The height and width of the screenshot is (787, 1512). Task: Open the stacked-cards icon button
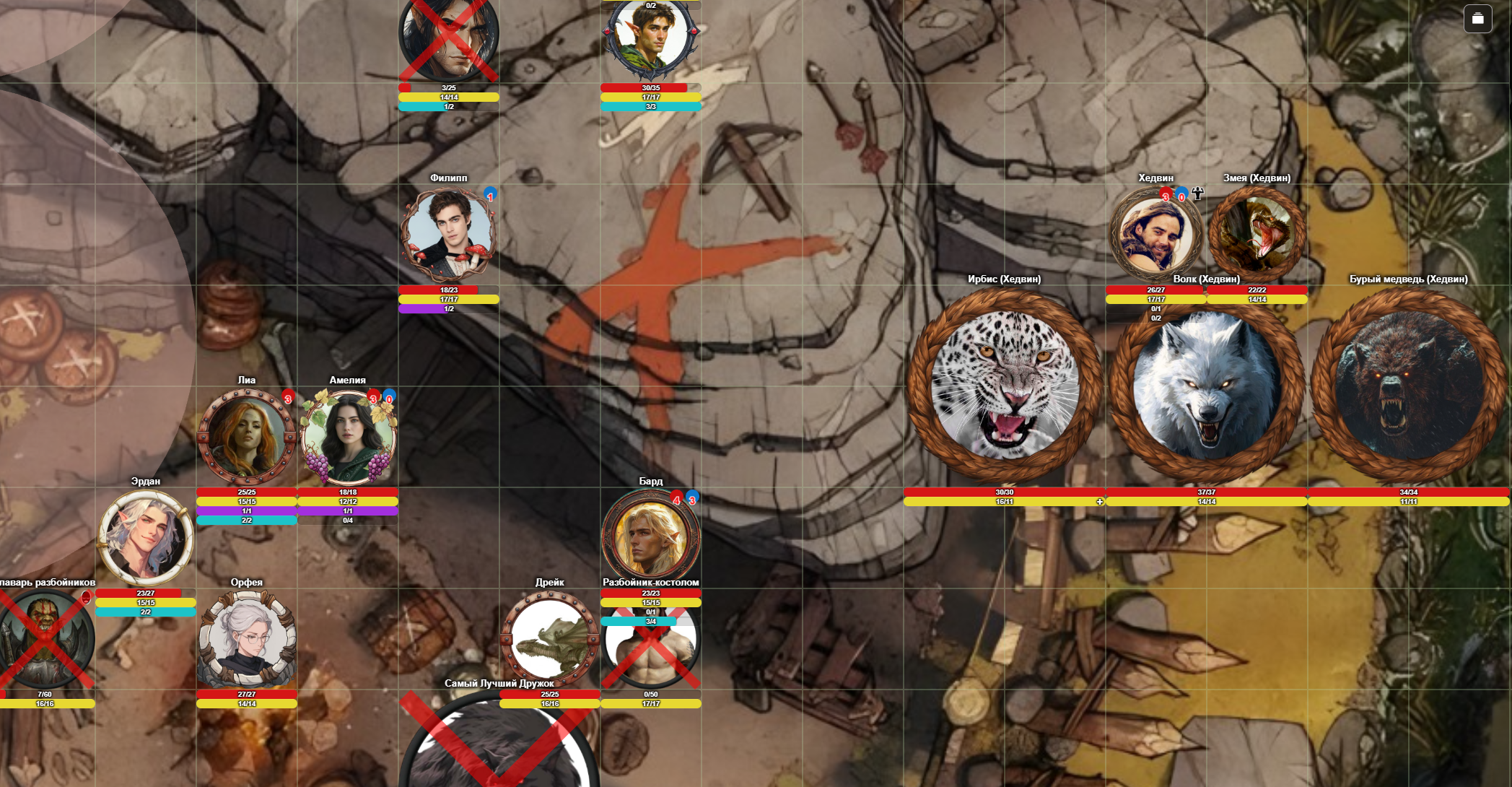click(1477, 19)
